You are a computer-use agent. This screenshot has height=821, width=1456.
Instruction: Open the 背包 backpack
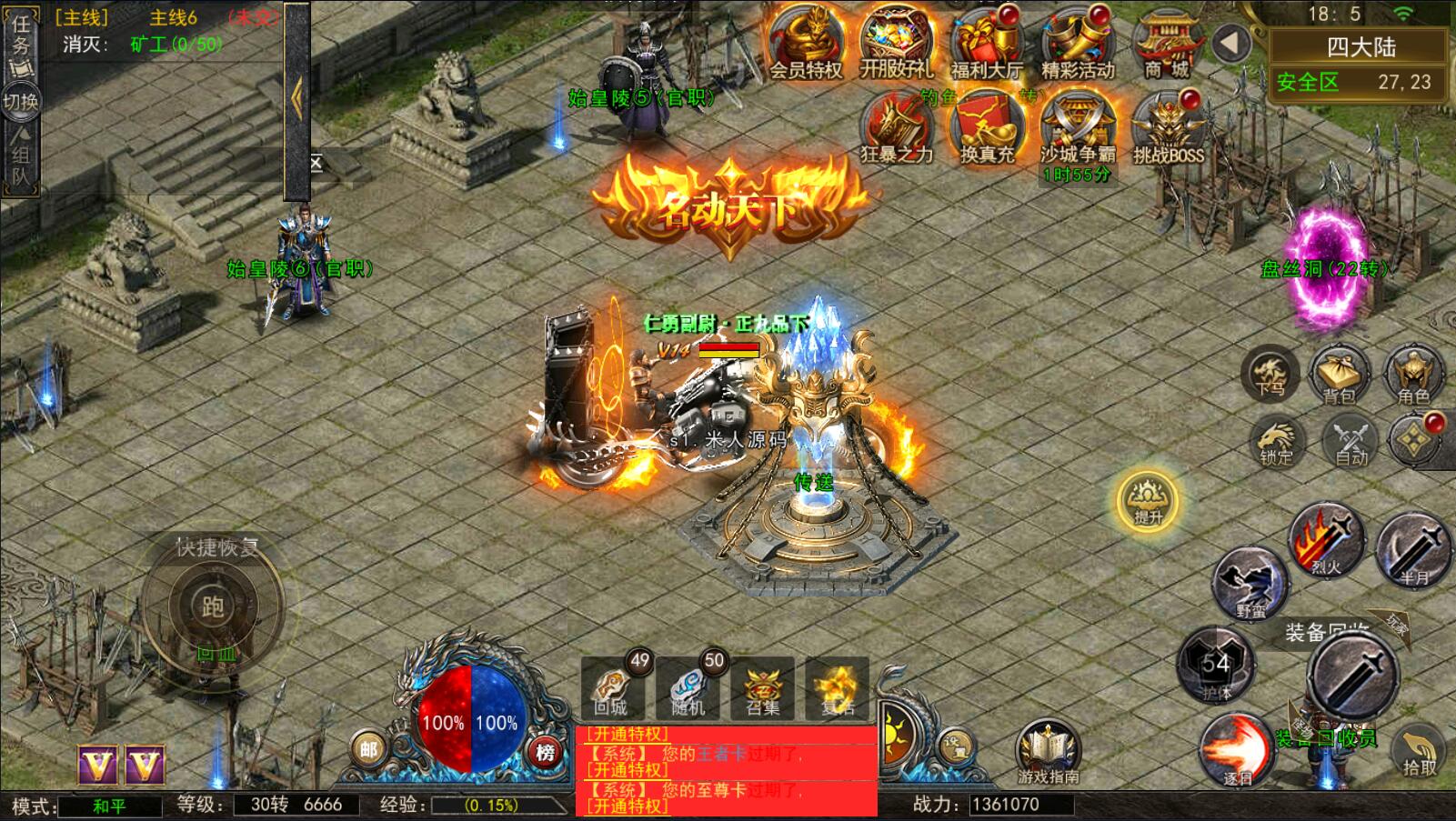[1340, 373]
